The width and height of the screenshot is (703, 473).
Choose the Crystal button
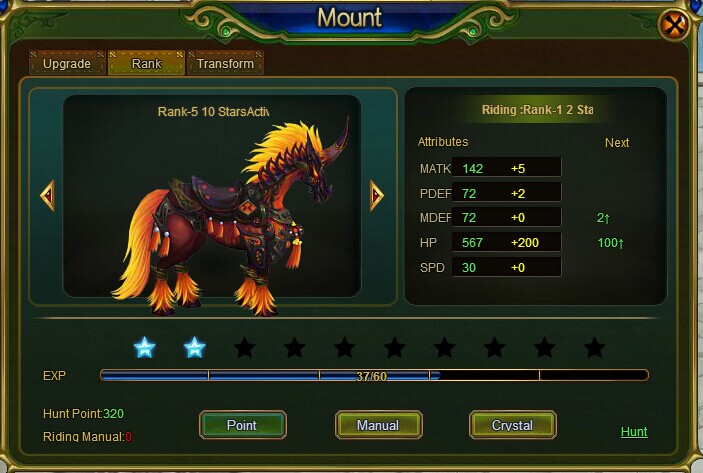512,425
